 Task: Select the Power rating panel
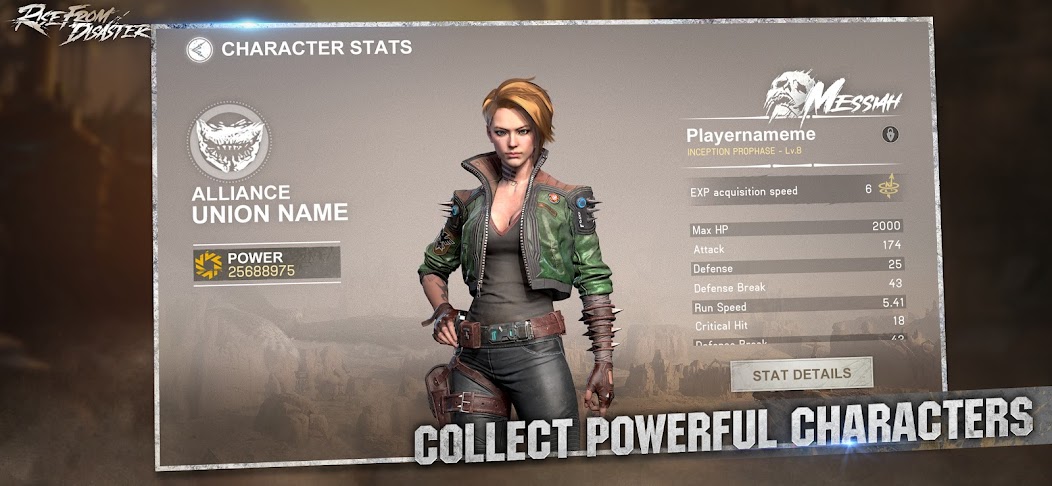266,264
